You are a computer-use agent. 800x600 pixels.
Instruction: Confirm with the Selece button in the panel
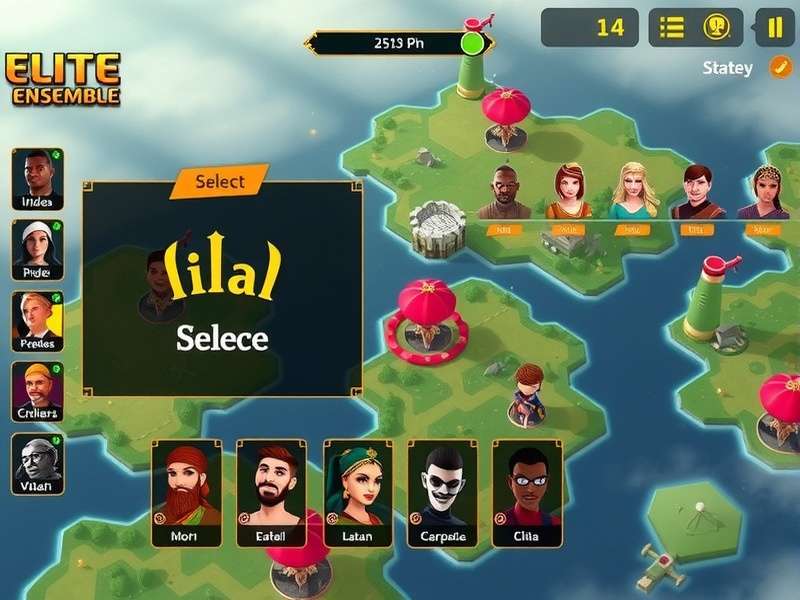222,338
